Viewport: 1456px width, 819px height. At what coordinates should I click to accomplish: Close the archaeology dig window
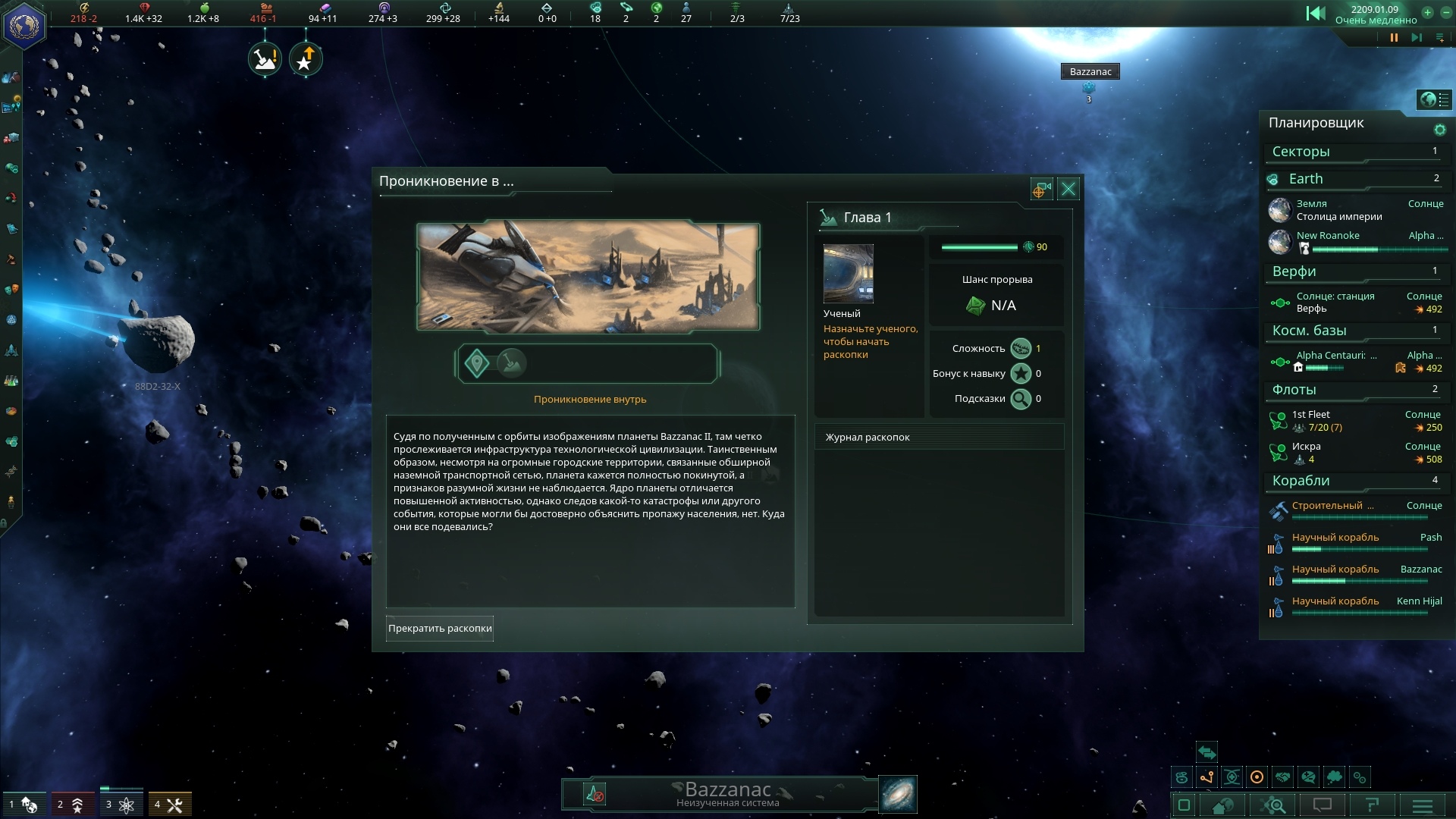pyautogui.click(x=1068, y=189)
